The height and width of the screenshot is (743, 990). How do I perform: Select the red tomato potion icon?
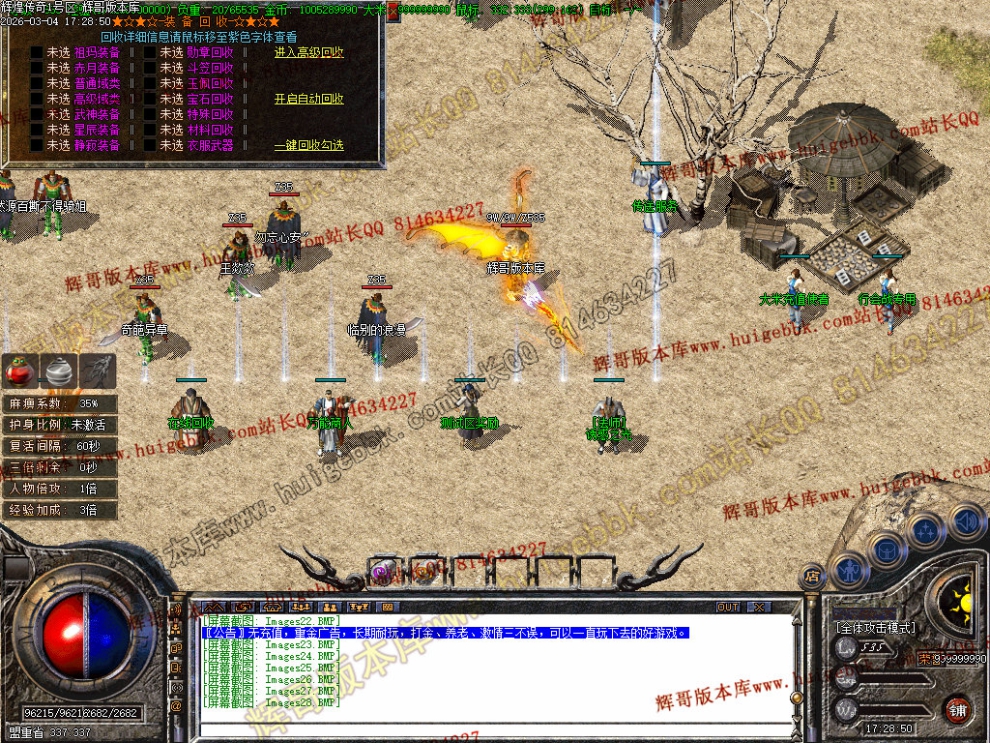(20, 371)
